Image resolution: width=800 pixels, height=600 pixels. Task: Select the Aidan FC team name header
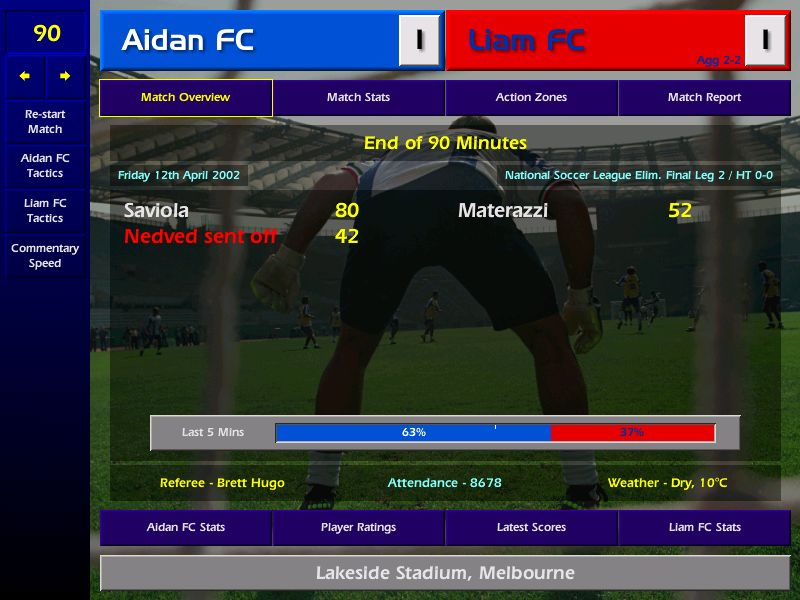coord(188,41)
